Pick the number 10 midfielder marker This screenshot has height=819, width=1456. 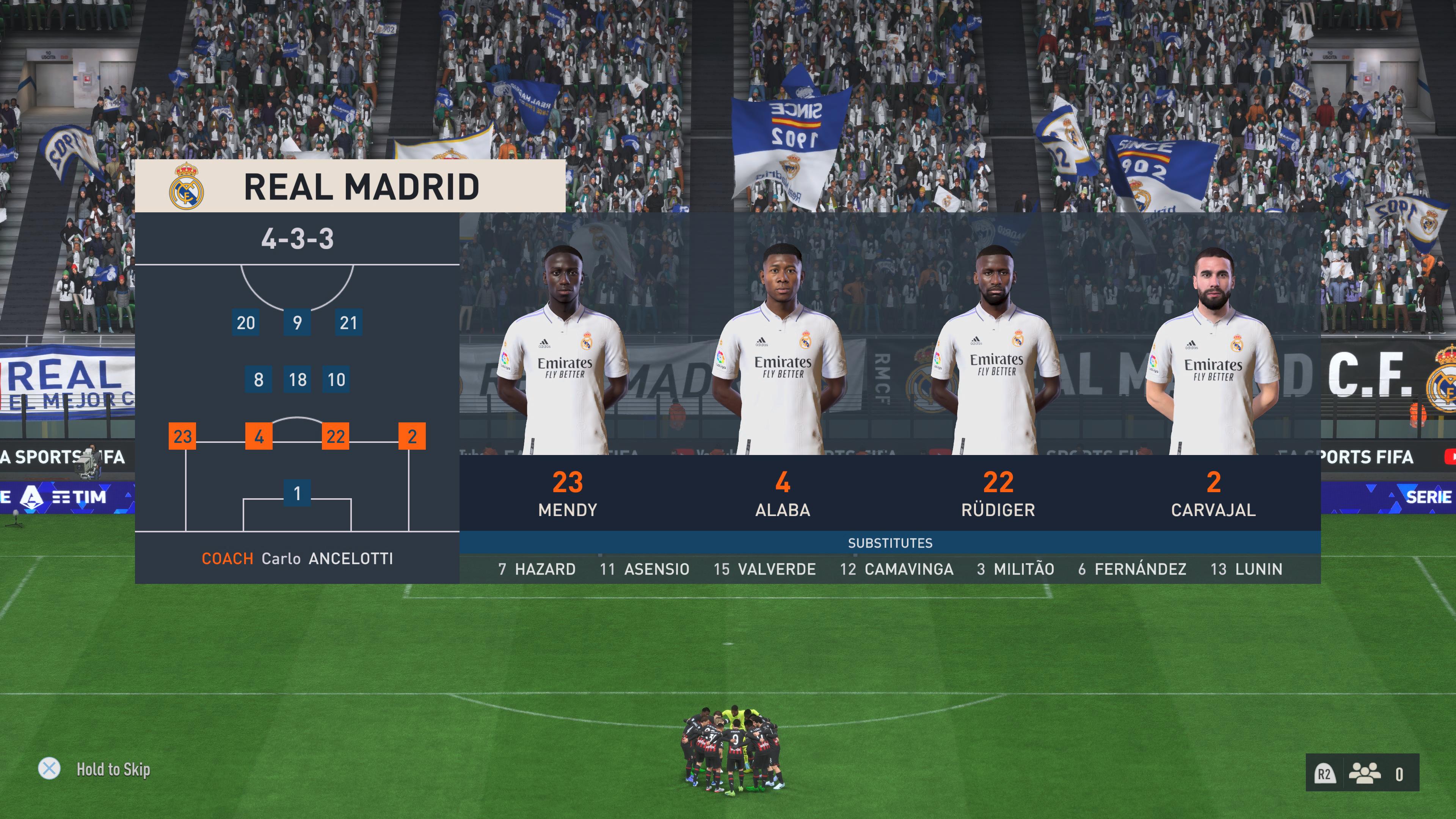tap(336, 380)
